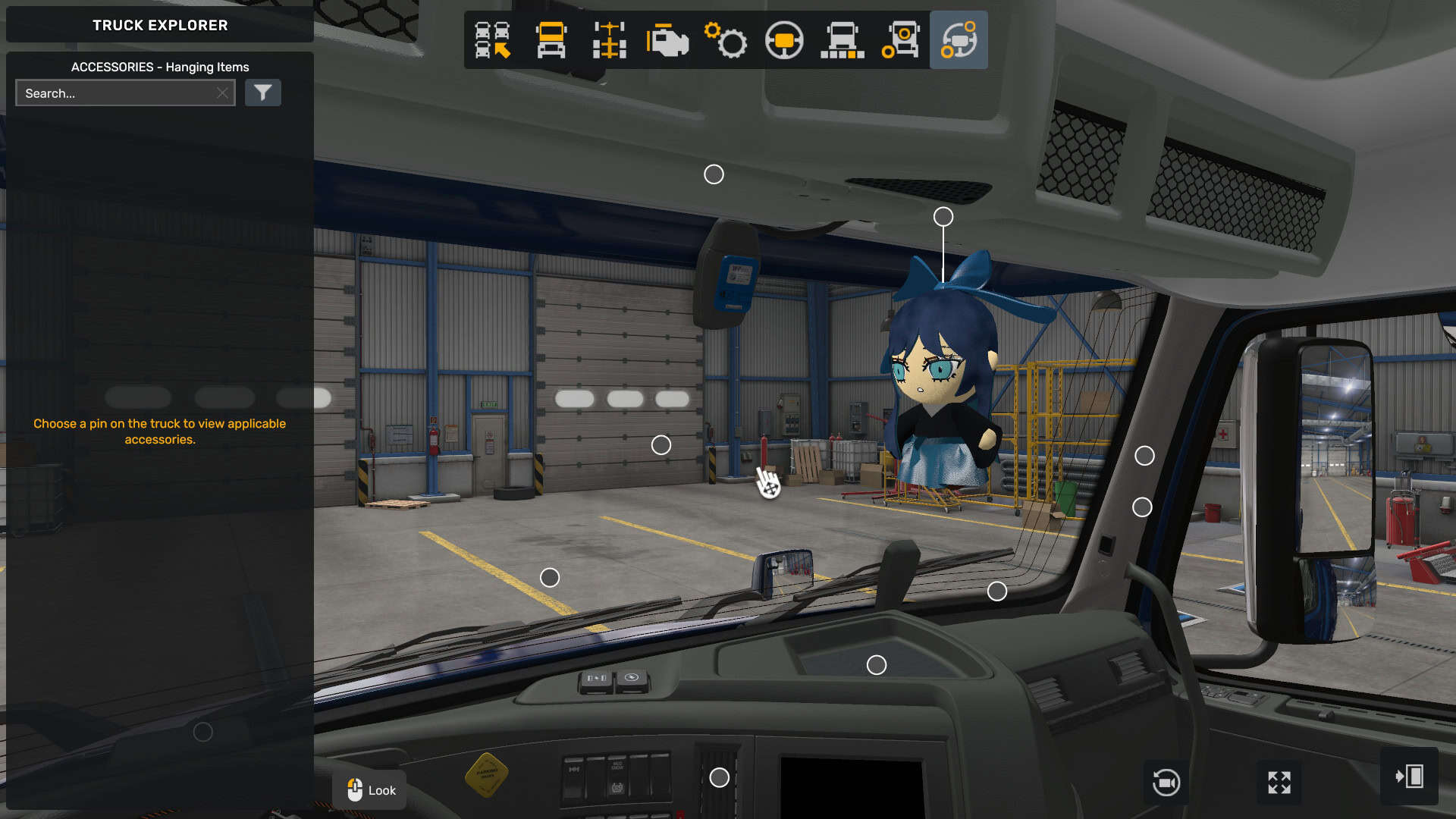Collapse the side panel with arrow button

click(1409, 777)
